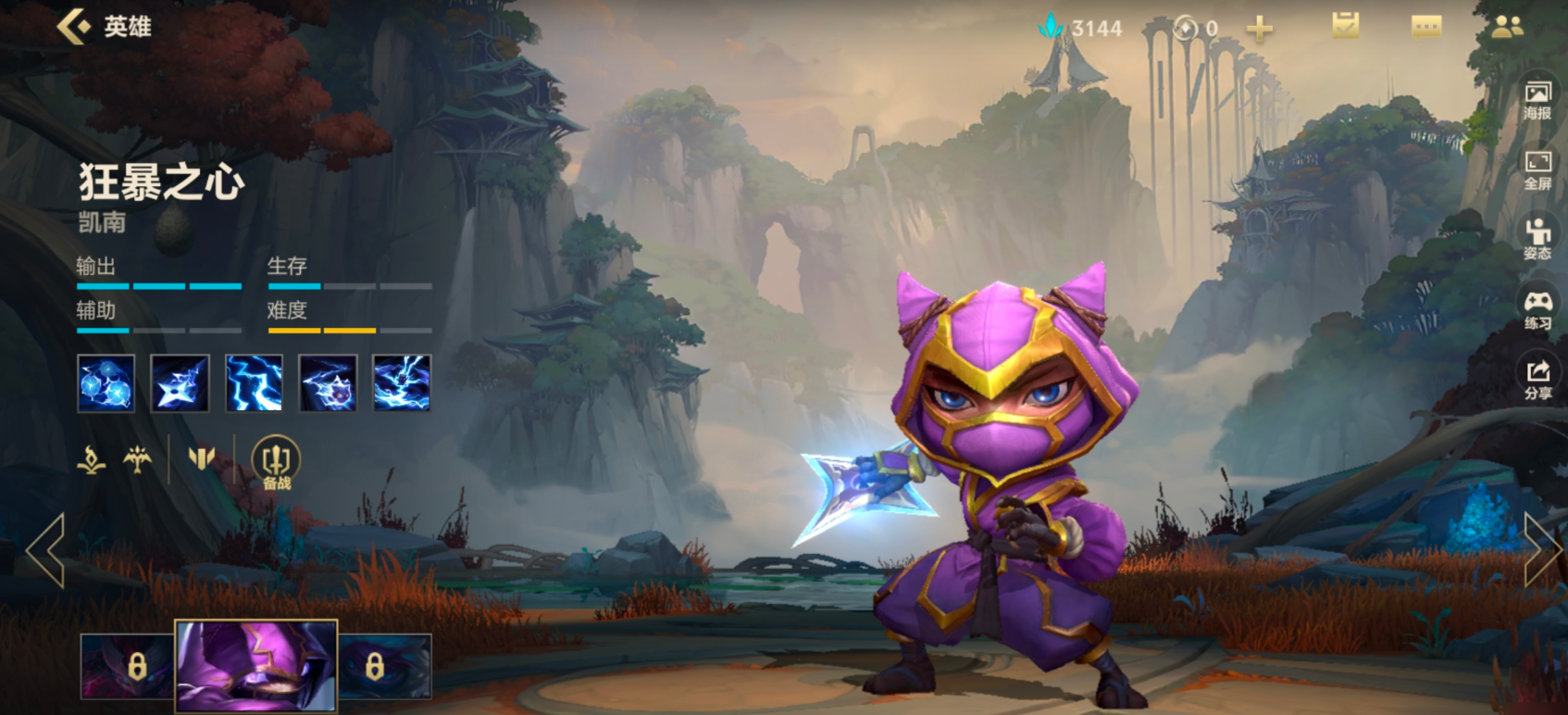This screenshot has height=715, width=1568.
Task: Select the locked blue skin thumbnail
Action: (385, 666)
